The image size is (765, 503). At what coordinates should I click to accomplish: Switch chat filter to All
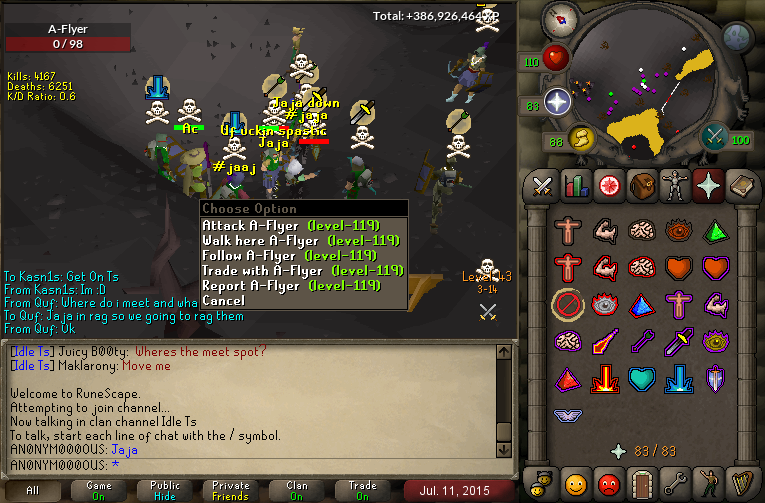33,491
